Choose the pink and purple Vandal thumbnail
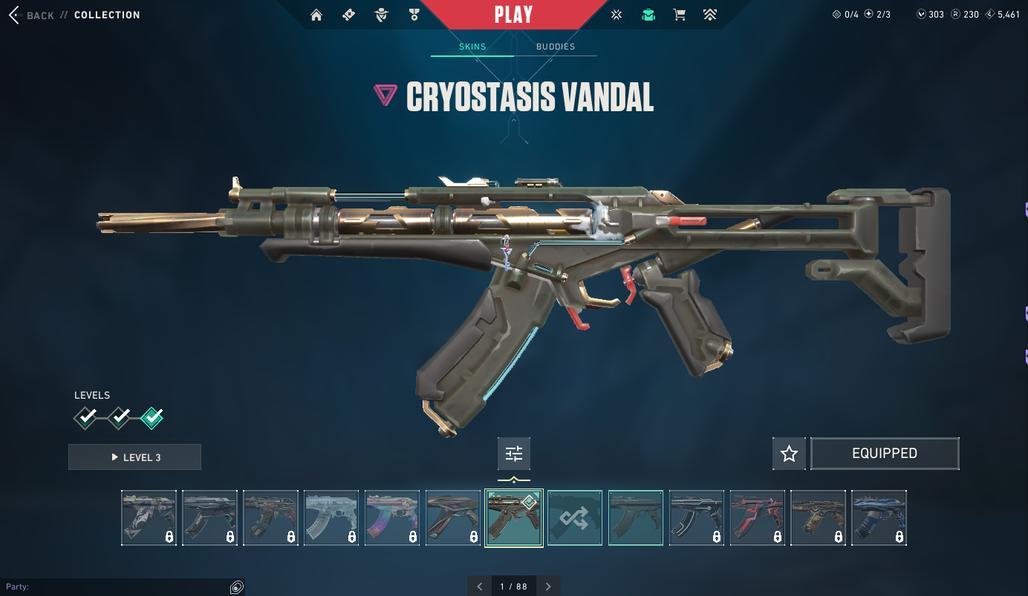Viewport: 1028px width, 596px height. pos(392,518)
